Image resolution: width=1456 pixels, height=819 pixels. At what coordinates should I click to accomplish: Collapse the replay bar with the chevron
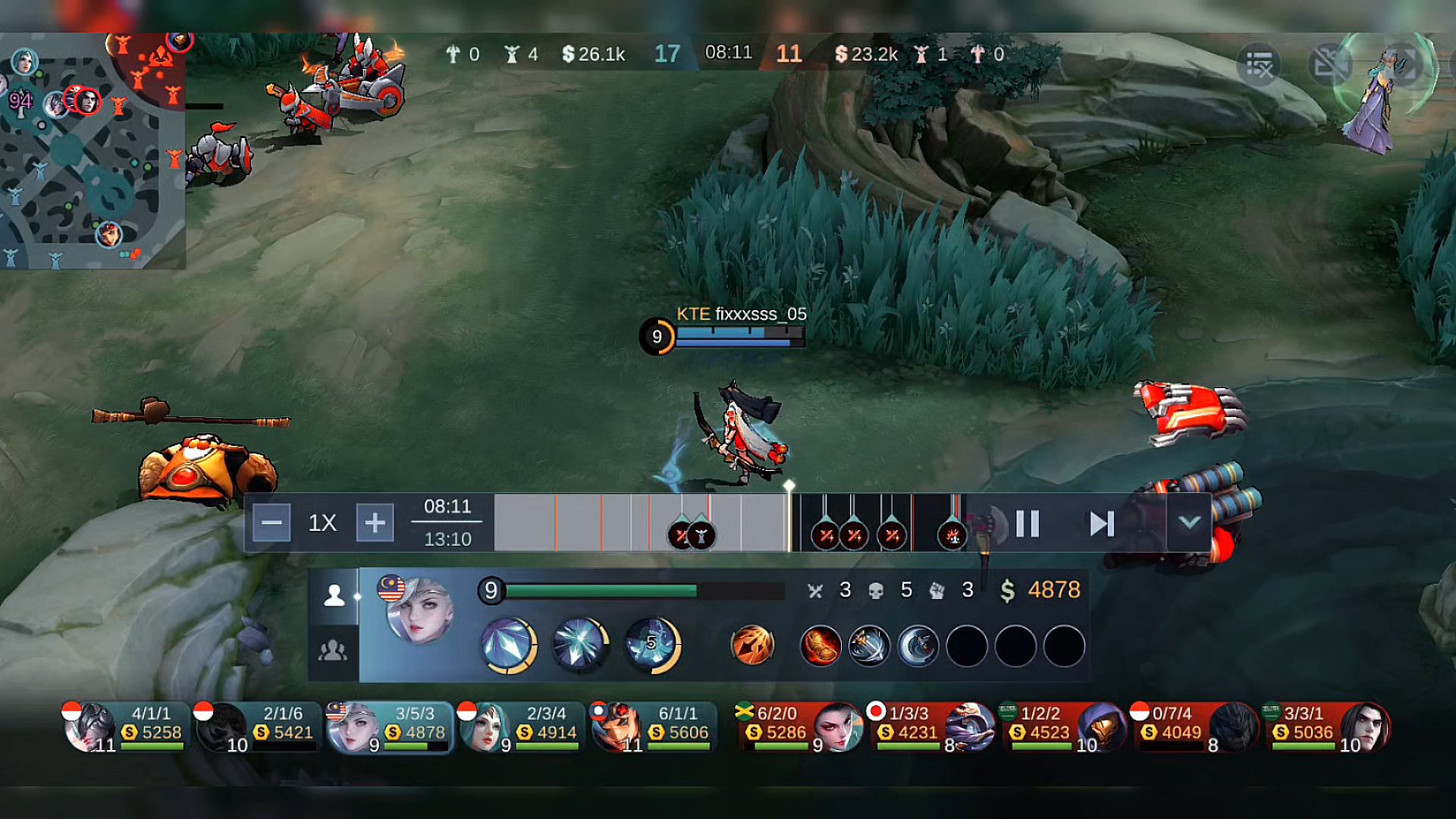pyautogui.click(x=1189, y=522)
